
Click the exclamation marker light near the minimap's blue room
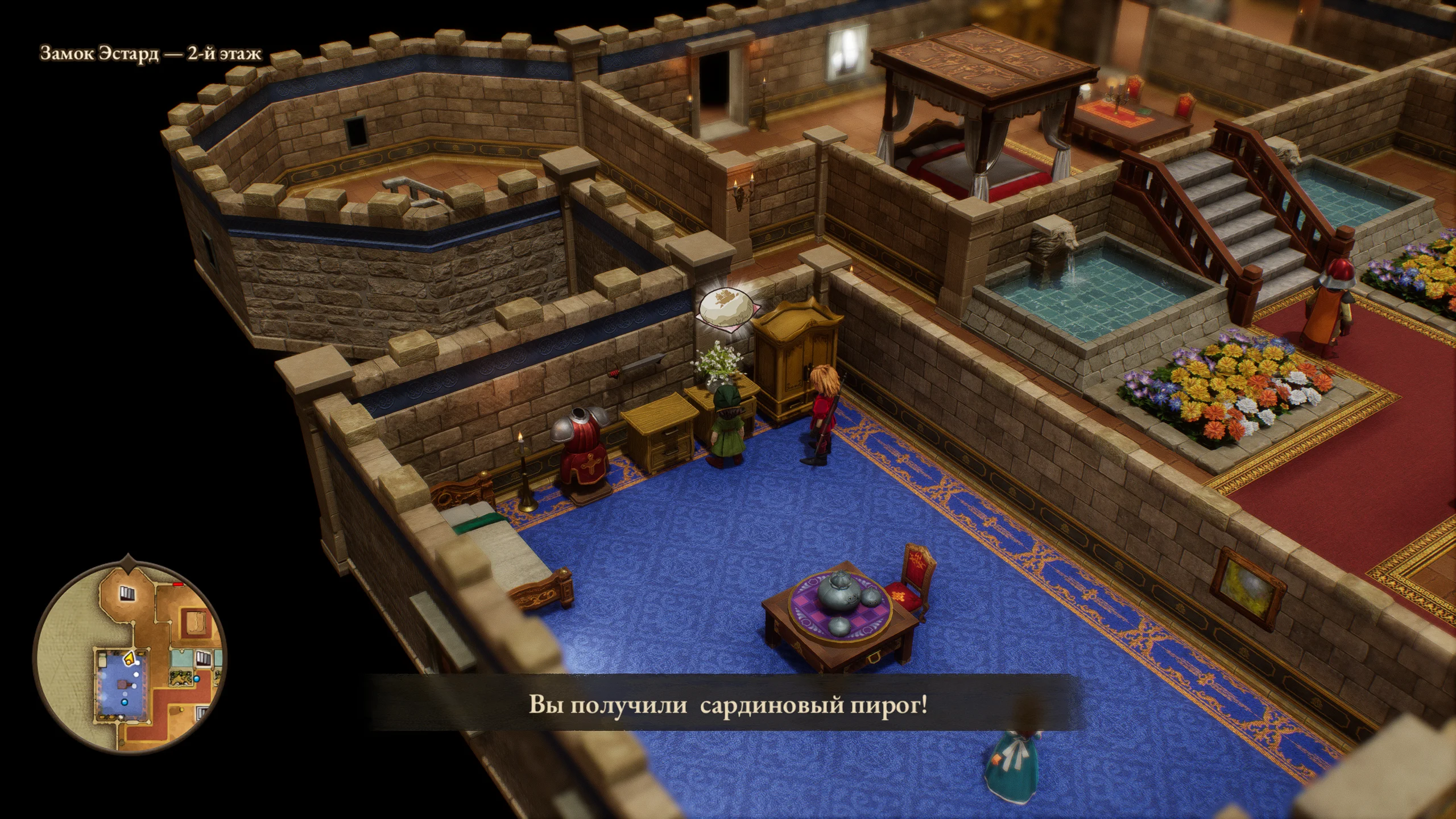pos(136,662)
